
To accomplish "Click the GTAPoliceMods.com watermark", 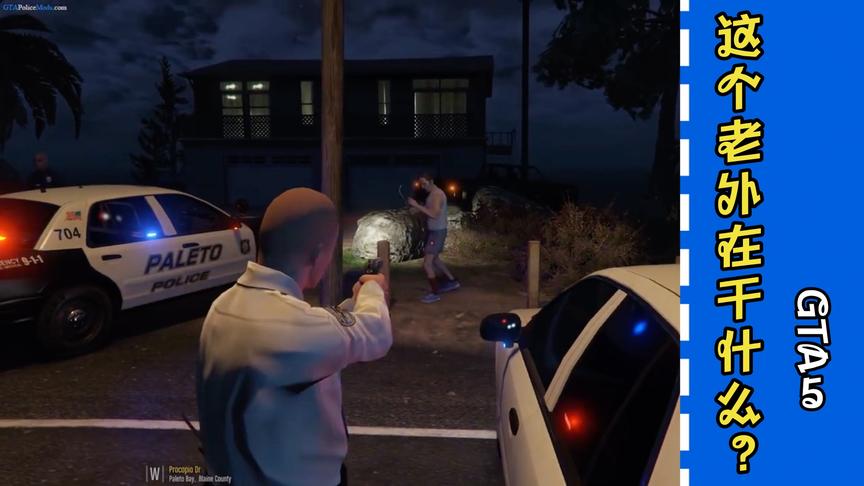I will tap(35, 6).
